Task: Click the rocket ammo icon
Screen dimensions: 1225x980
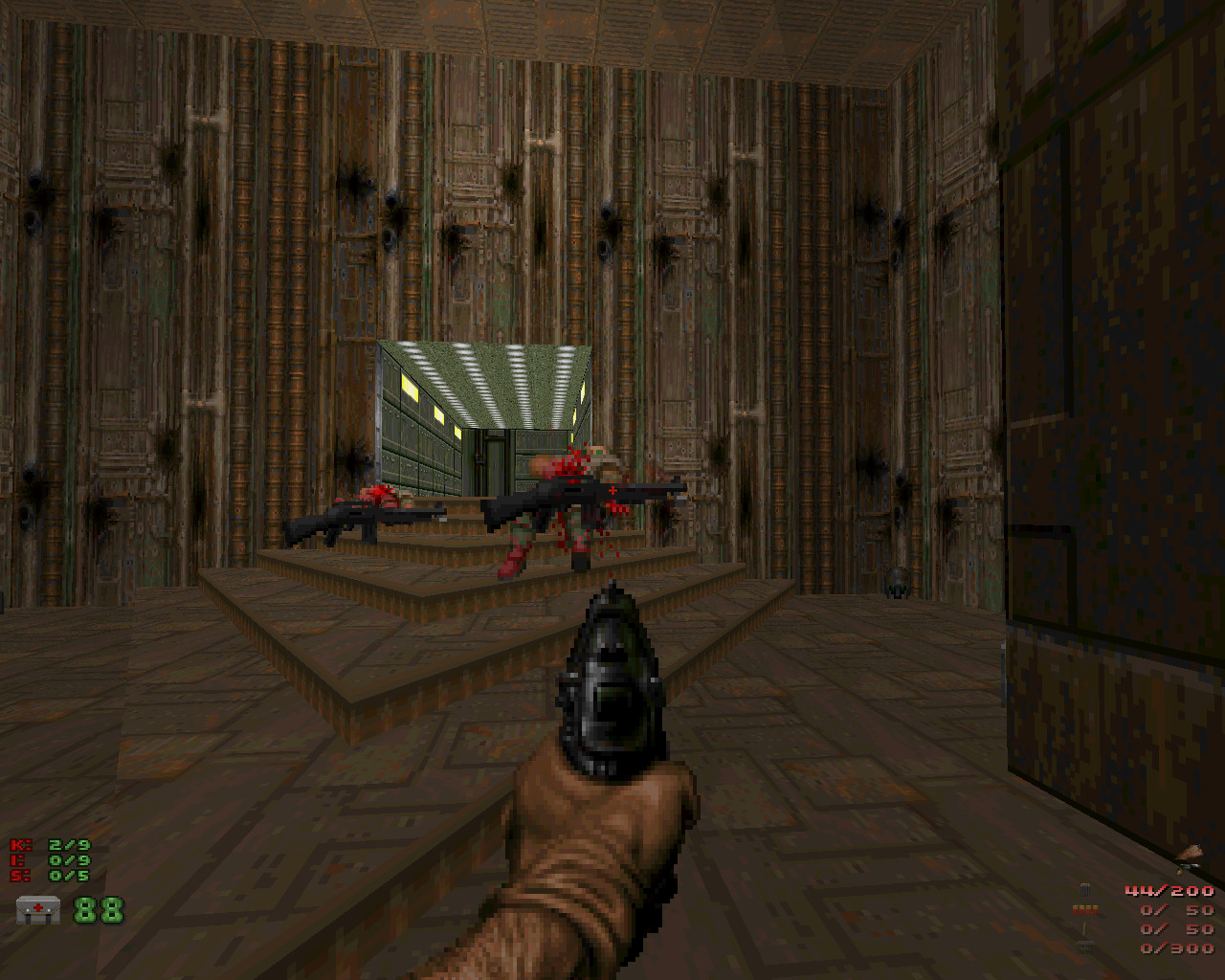Action: point(1084,929)
